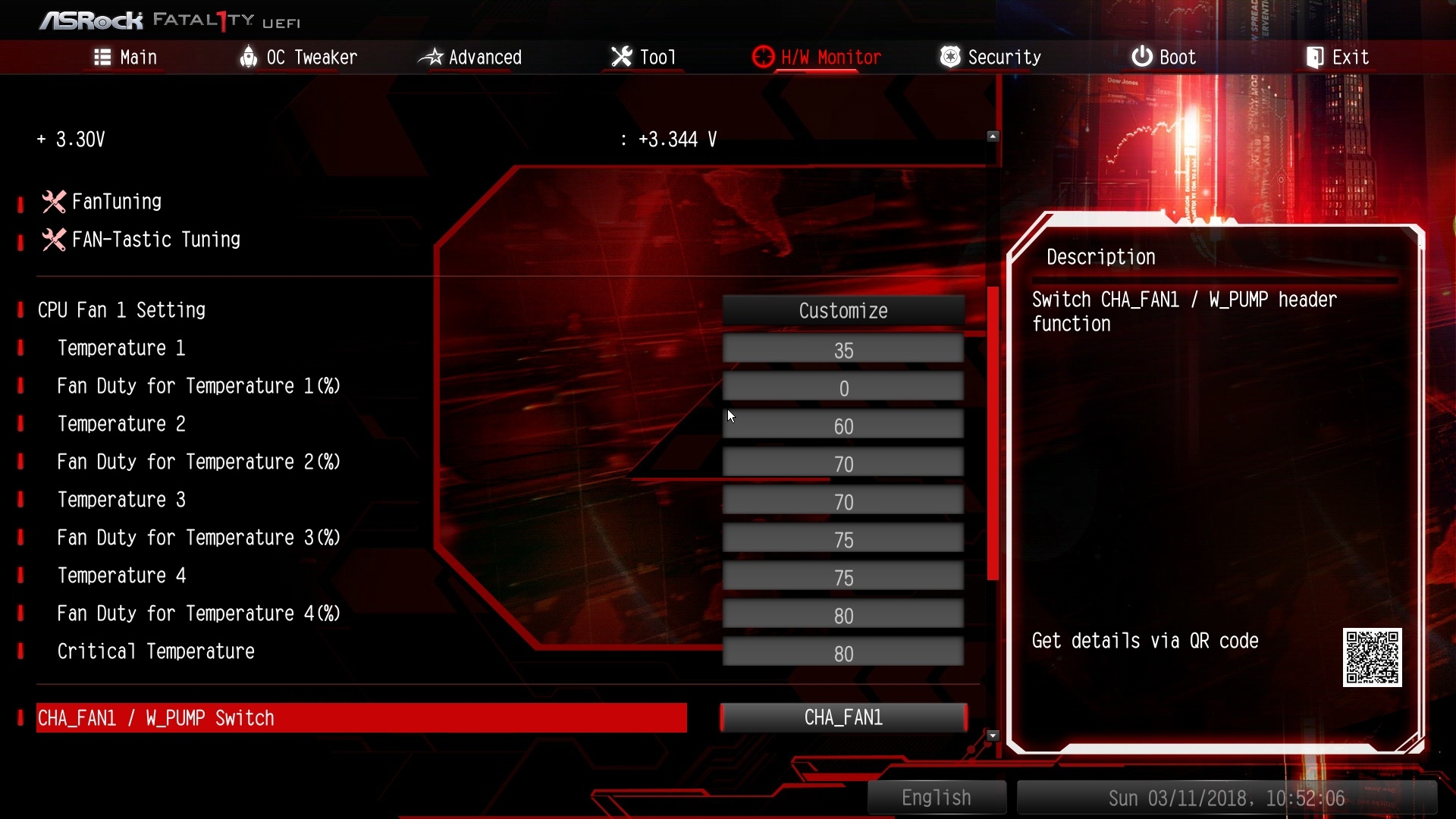Click the scroll up arrow of the settings list

993,136
